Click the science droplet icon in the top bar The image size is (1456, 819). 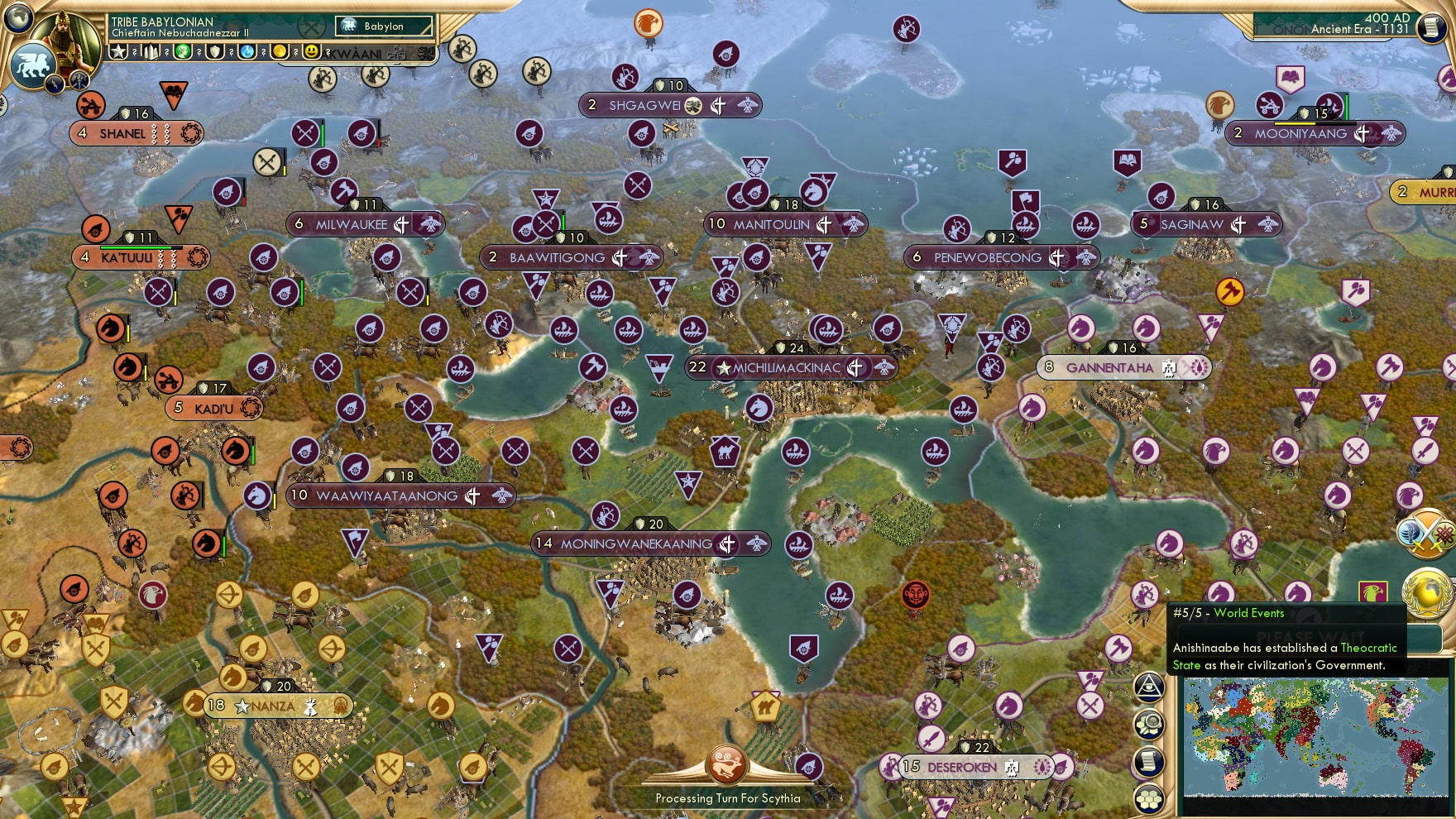(247, 51)
